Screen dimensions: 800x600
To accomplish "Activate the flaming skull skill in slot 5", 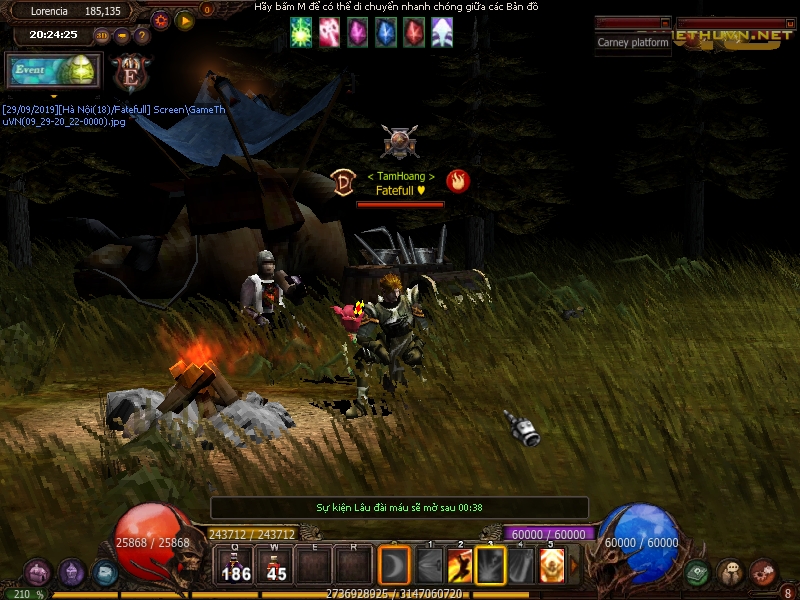I will pyautogui.click(x=552, y=566).
